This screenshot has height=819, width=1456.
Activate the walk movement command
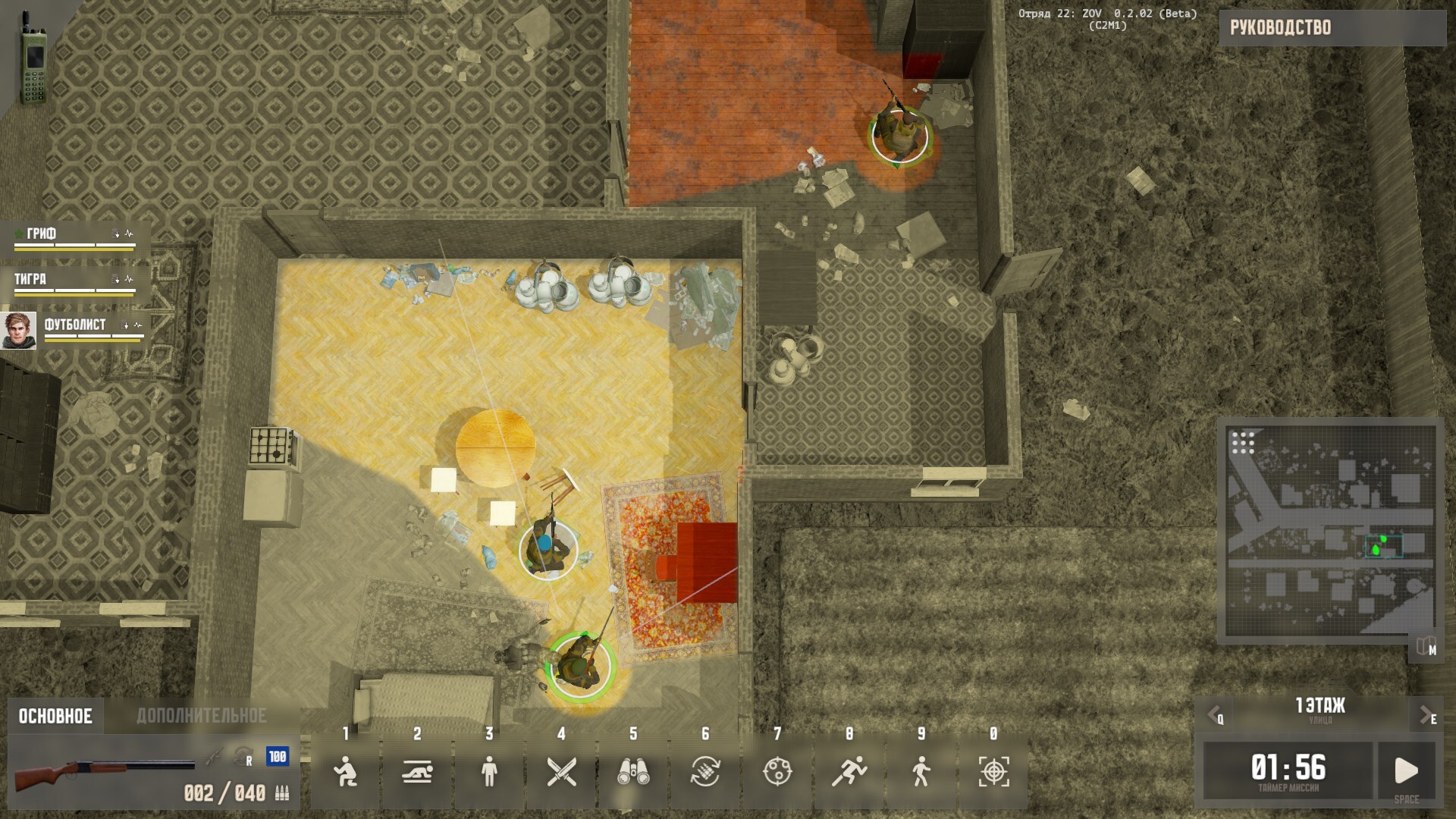pyautogui.click(x=921, y=772)
